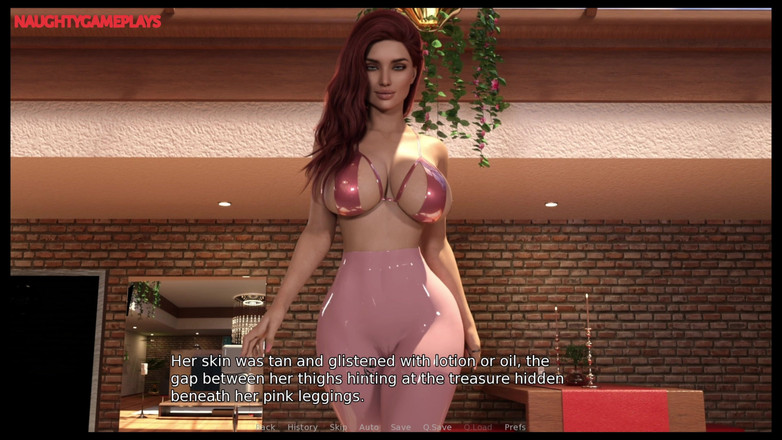Go back using the Back button
The image size is (782, 440).
click(265, 427)
